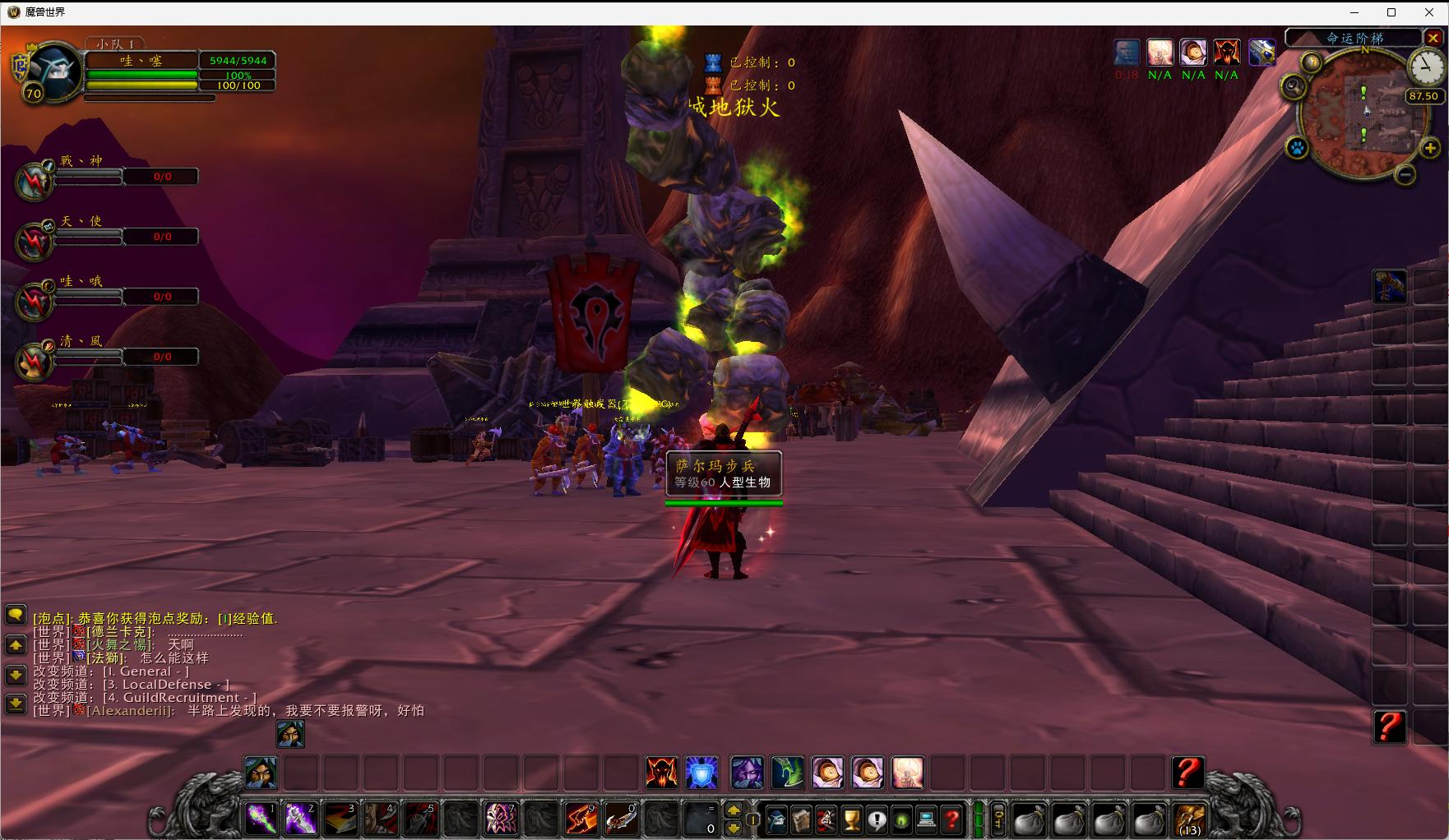Open the golden key ring
Viewport: 1449px width, 840px height.
point(998,819)
